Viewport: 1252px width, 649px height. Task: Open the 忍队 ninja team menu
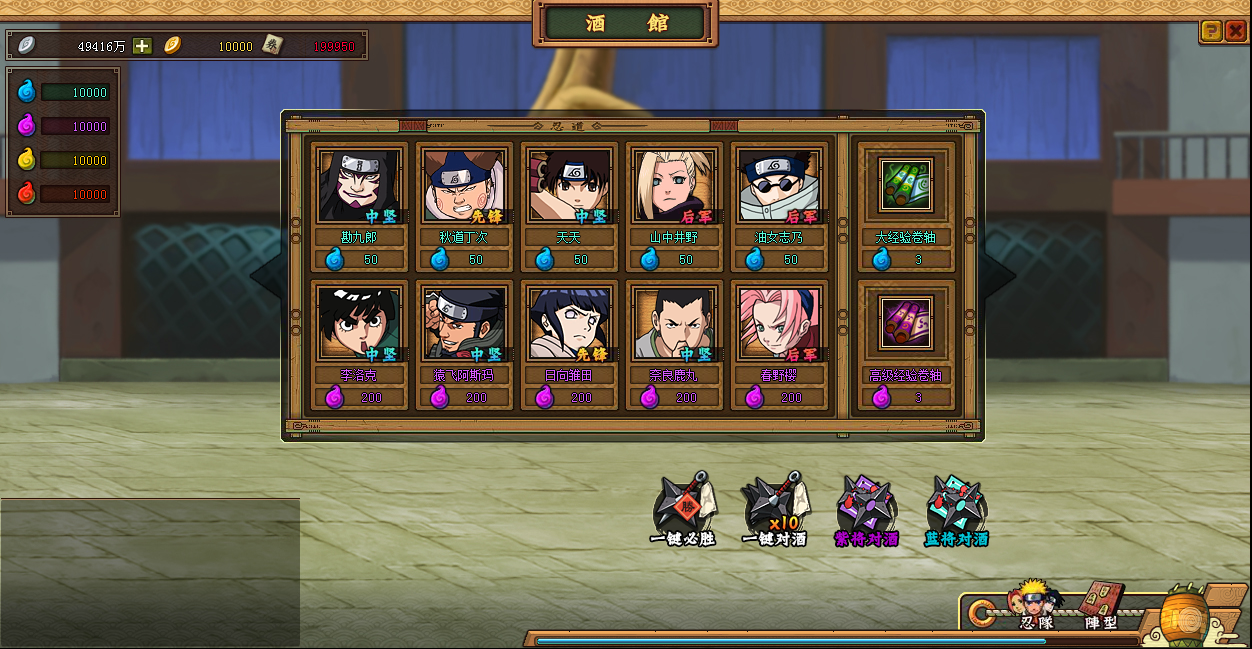pyautogui.click(x=1036, y=606)
